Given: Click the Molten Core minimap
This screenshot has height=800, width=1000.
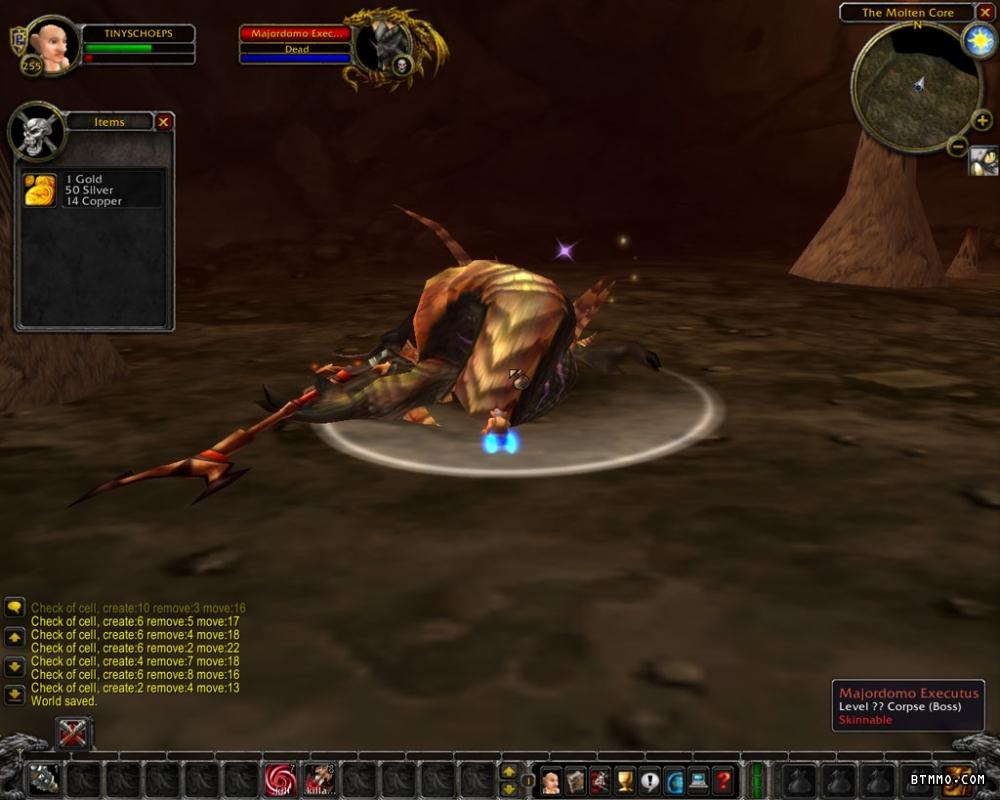Looking at the screenshot, I should [916, 86].
